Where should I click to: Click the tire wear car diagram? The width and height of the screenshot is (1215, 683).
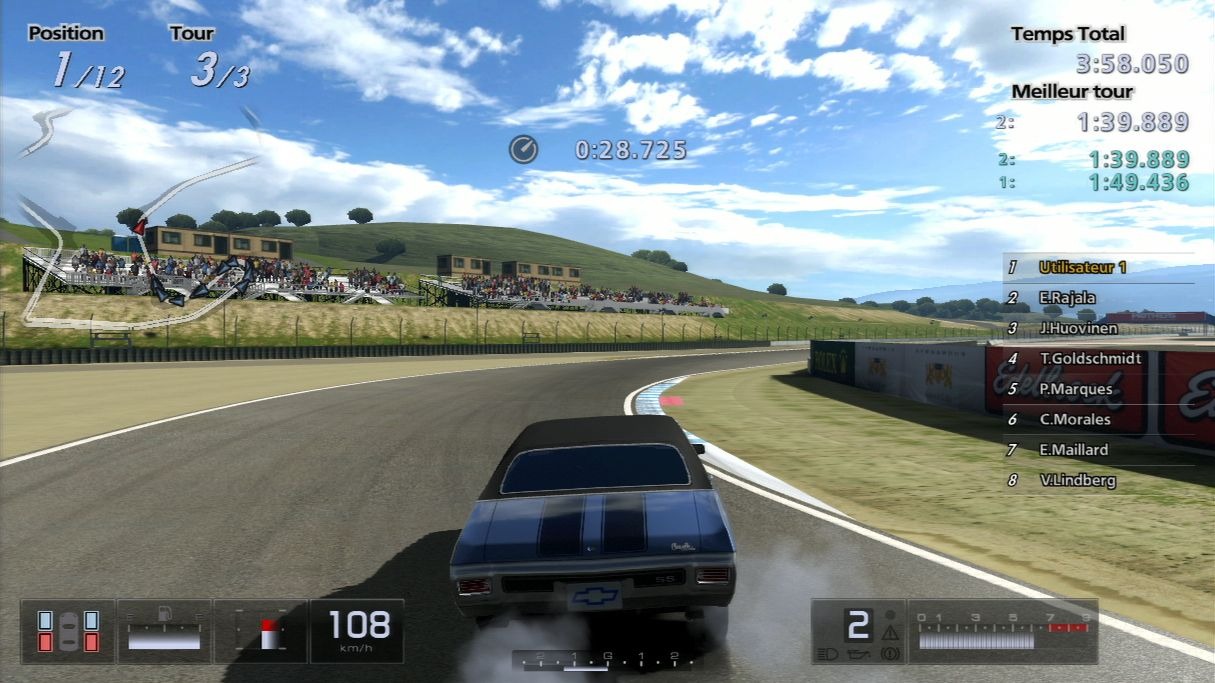coord(68,631)
